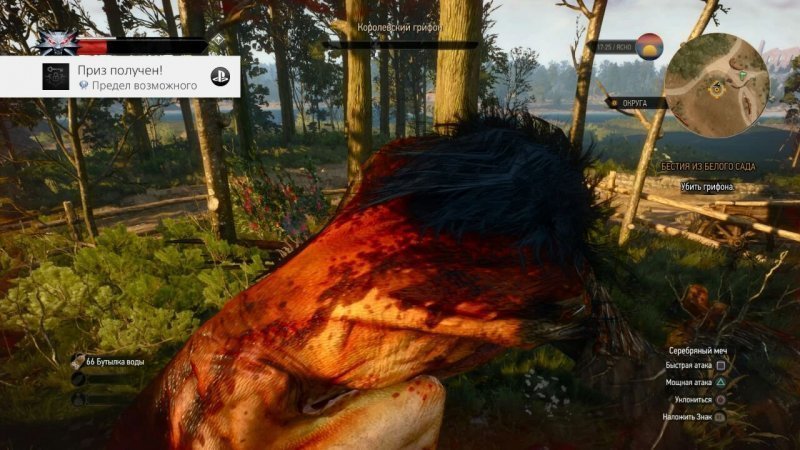
Task: Open the Бестия из Белого Сада quest tracker
Action: [708, 165]
